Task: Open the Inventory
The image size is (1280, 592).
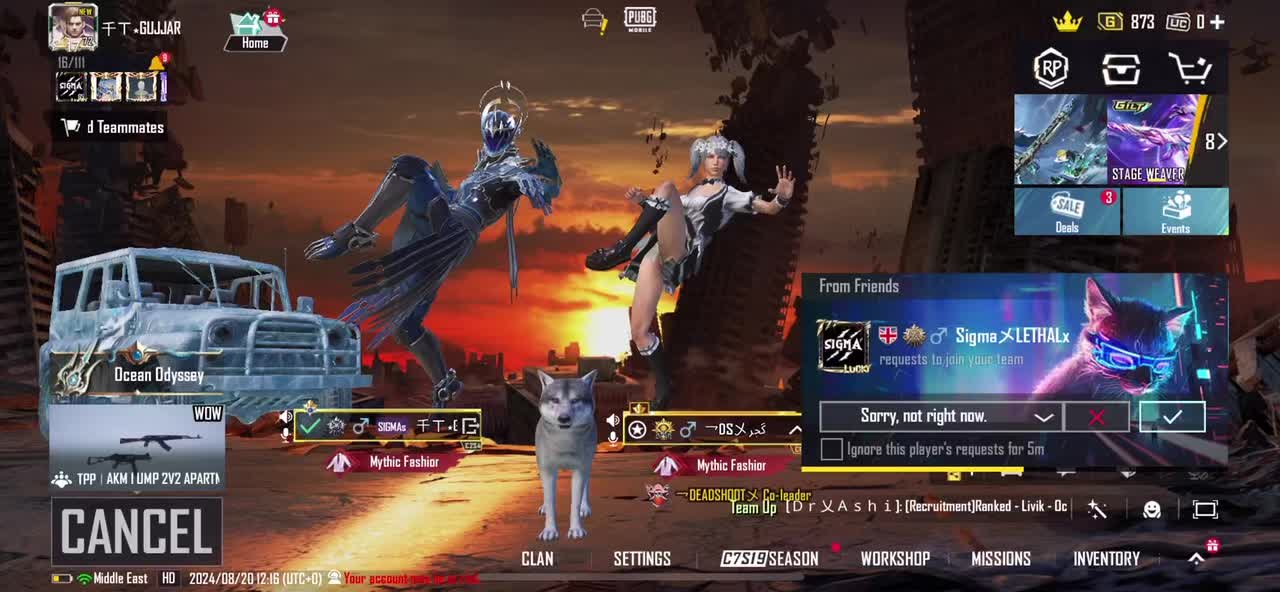Action: pyautogui.click(x=1106, y=559)
